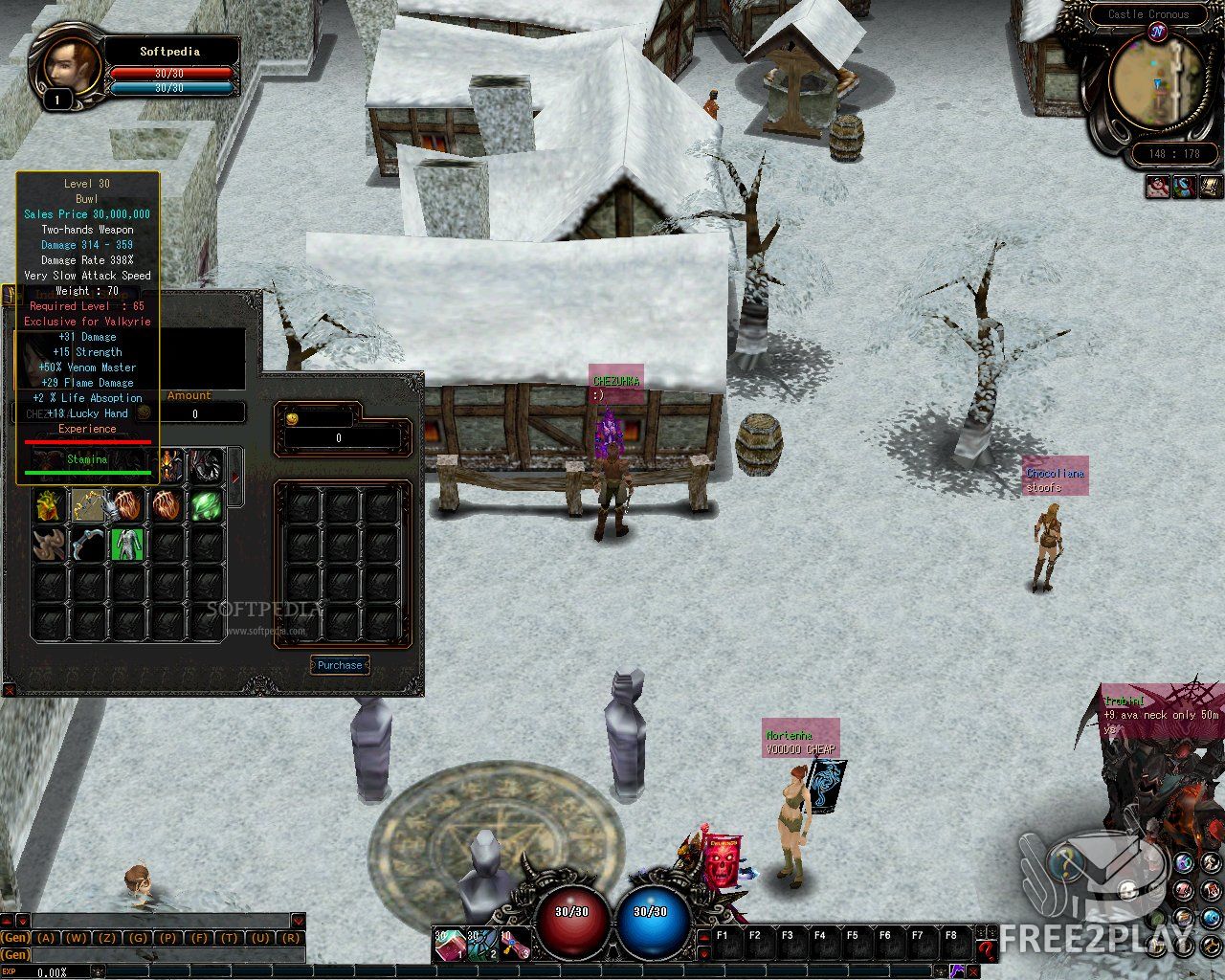Select the yellow-green leaf armor item
Viewport: 1225px width, 980px height.
pyautogui.click(x=48, y=505)
